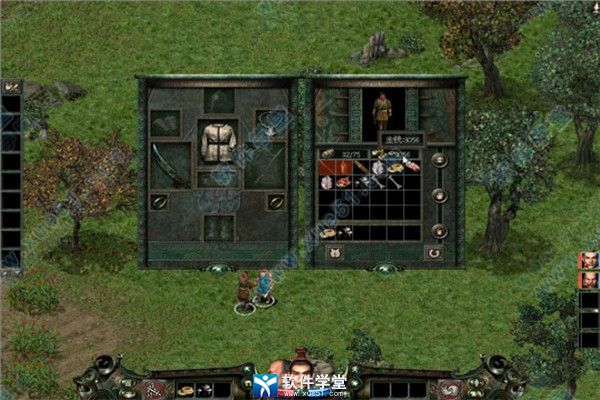The image size is (600, 400).
Task: Click the circular arrow button below inventory
Action: click(x=434, y=252)
